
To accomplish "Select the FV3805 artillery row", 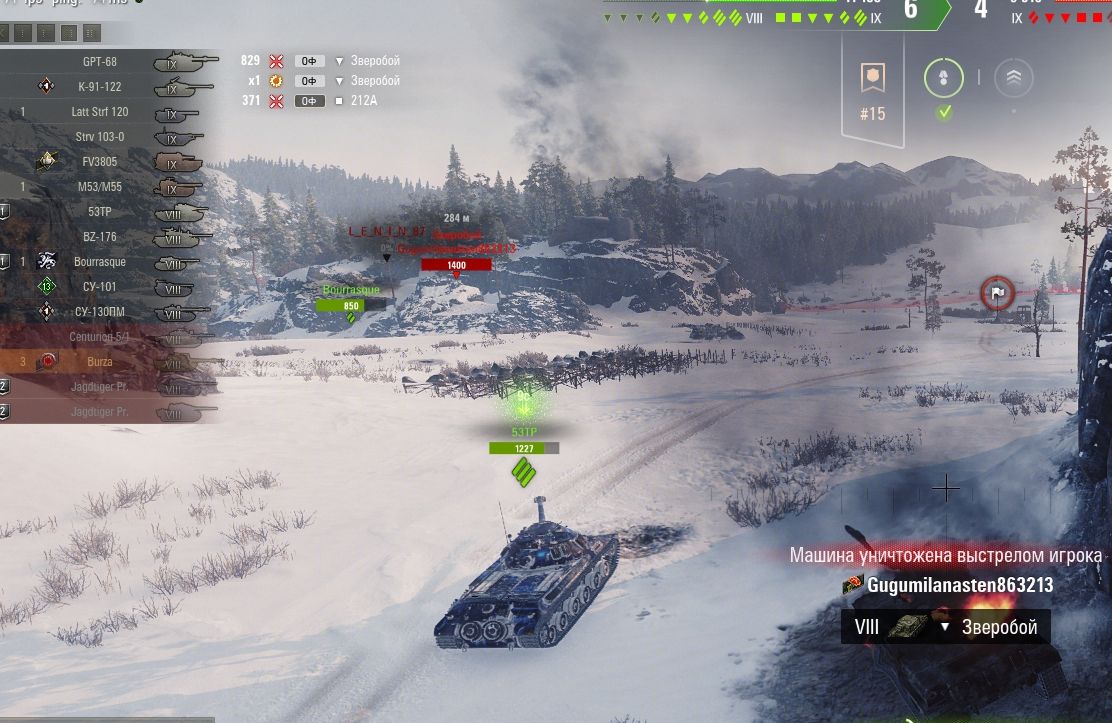I will [x=100, y=162].
